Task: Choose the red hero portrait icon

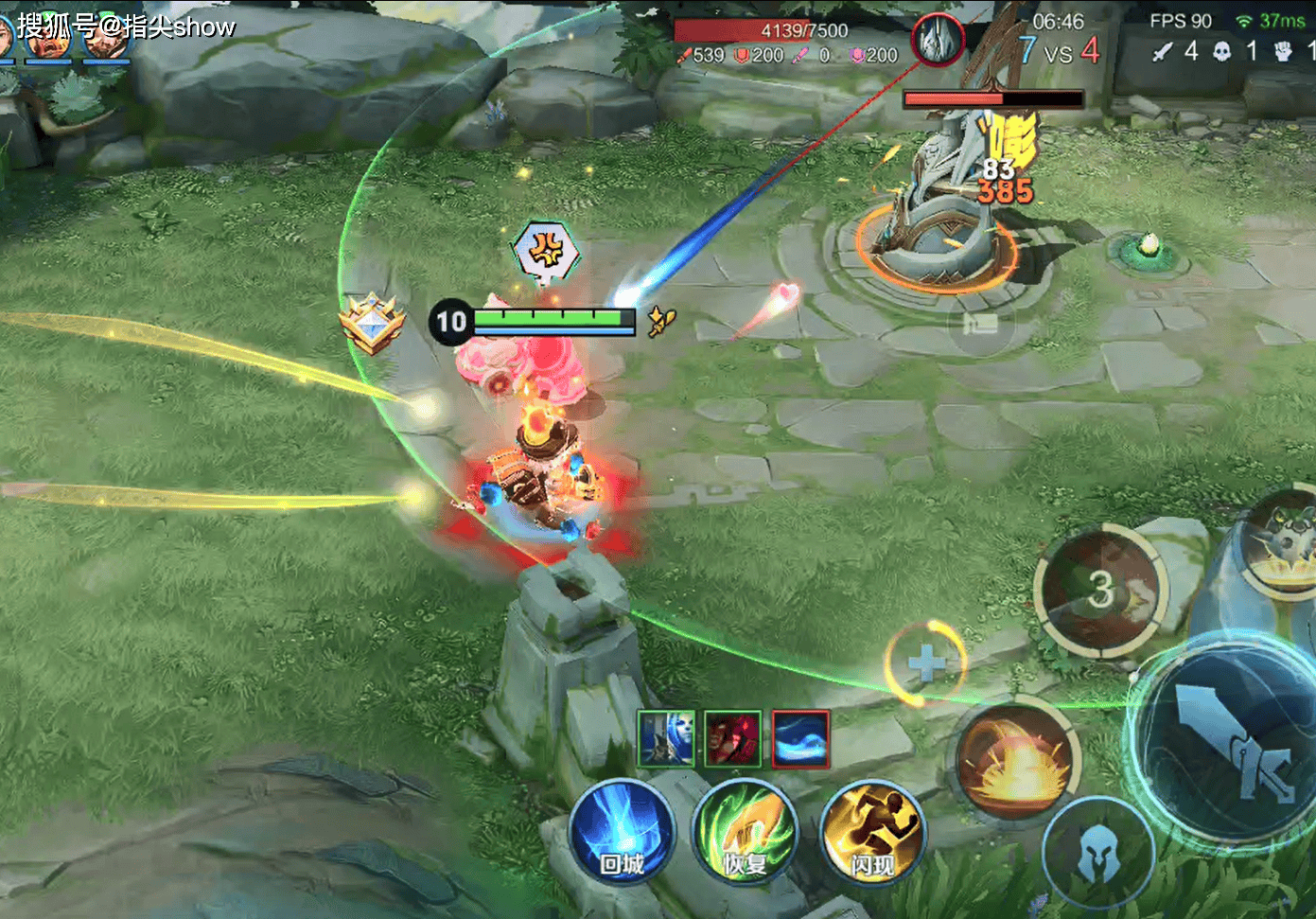Action: pyautogui.click(x=733, y=738)
